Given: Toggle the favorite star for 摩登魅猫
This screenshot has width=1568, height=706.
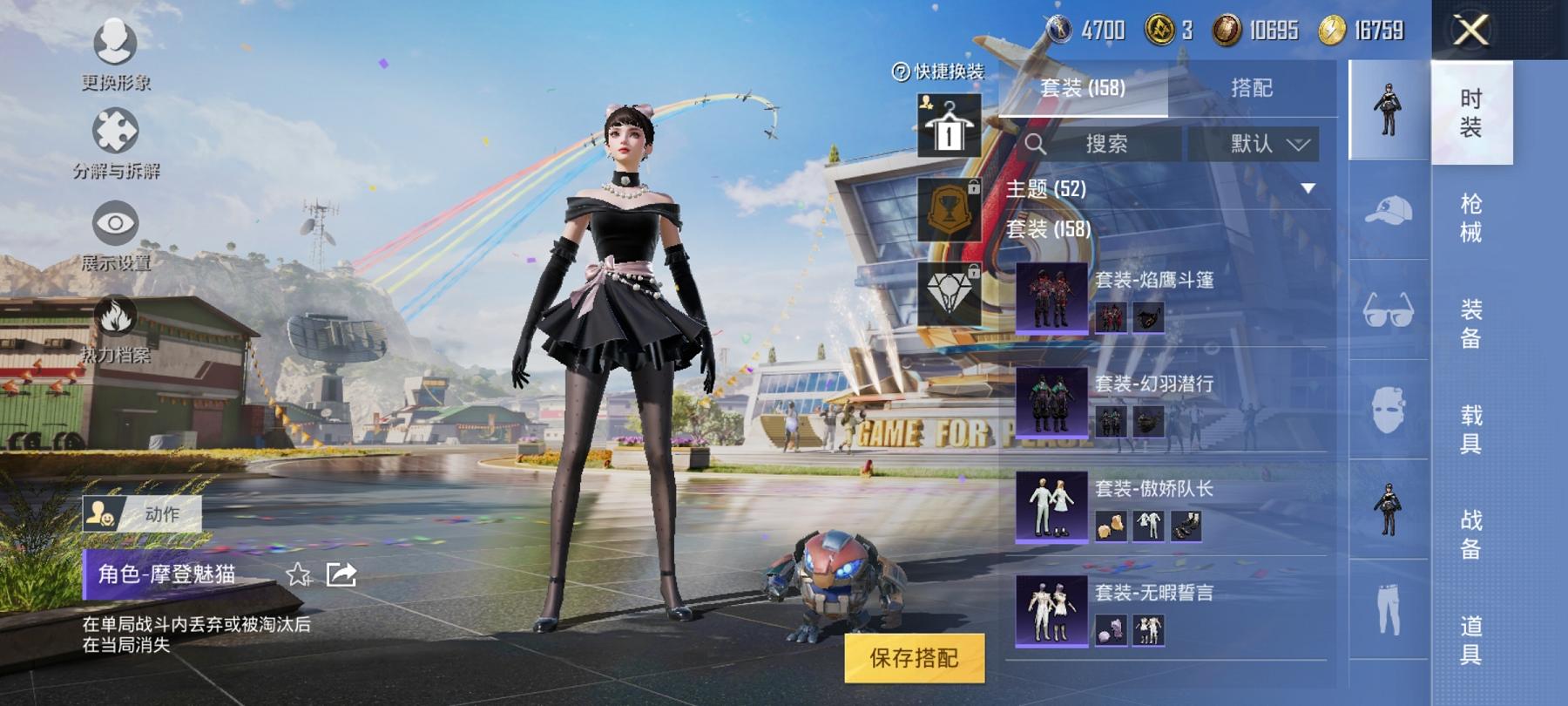Looking at the screenshot, I should point(300,575).
